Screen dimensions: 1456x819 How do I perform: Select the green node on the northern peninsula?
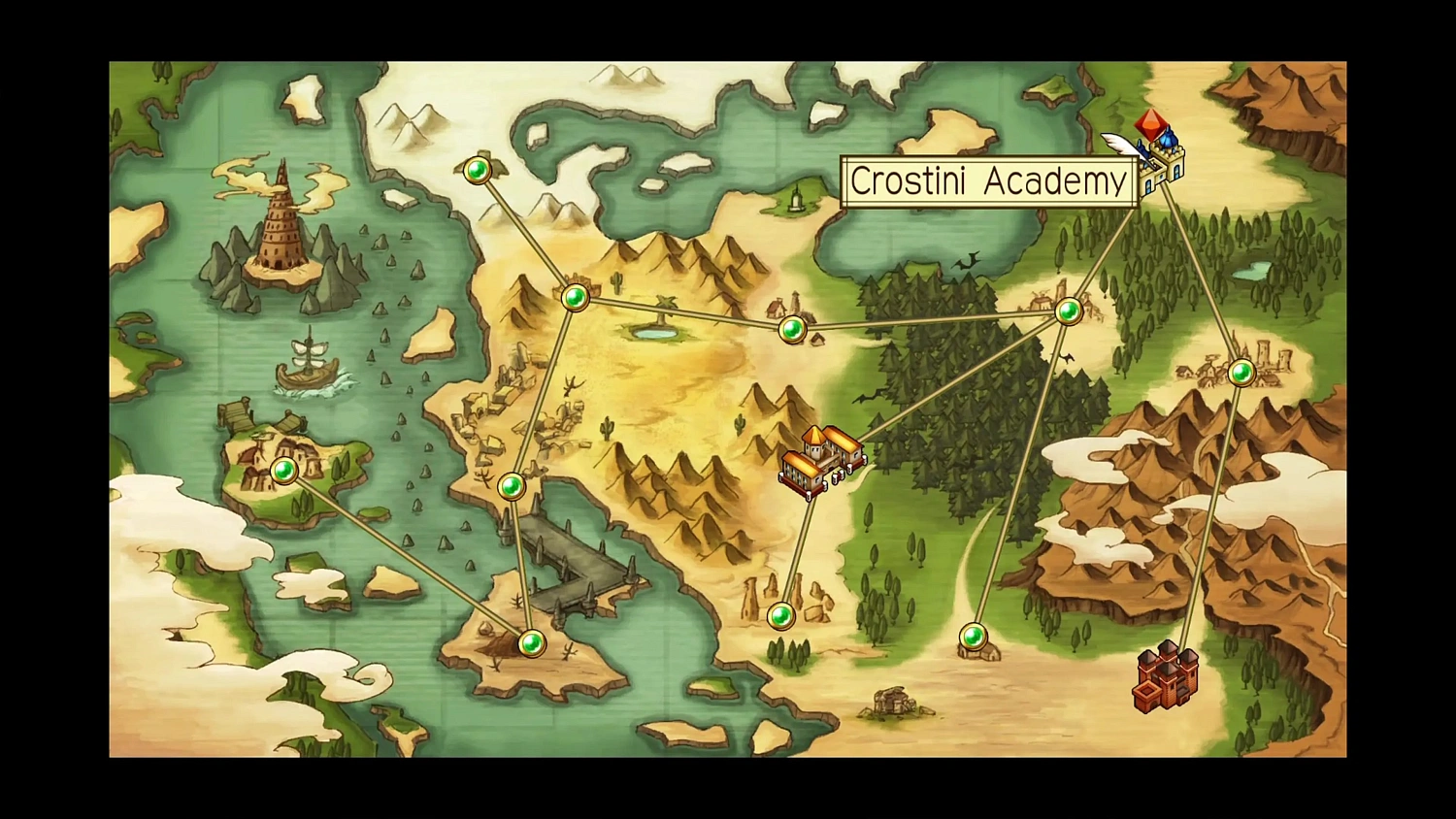pos(477,171)
